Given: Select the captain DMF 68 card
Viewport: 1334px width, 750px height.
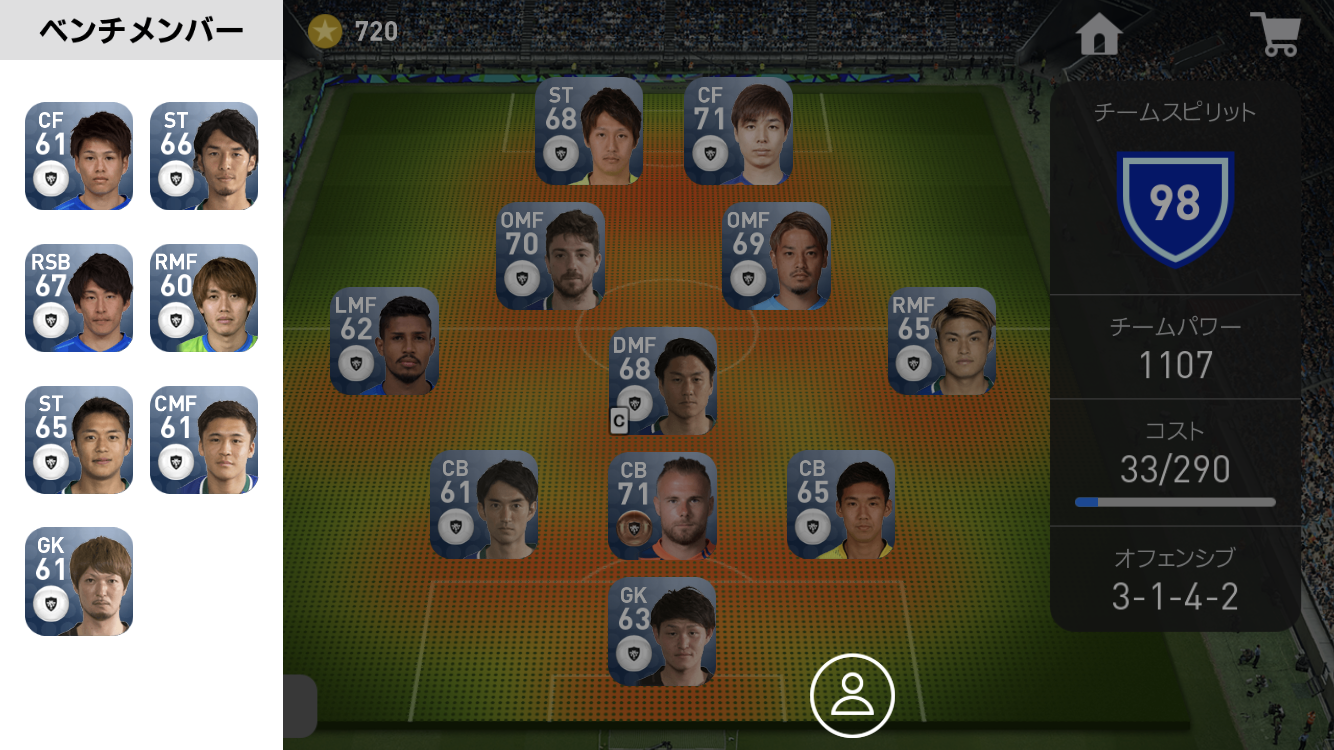Looking at the screenshot, I should pos(663,381).
